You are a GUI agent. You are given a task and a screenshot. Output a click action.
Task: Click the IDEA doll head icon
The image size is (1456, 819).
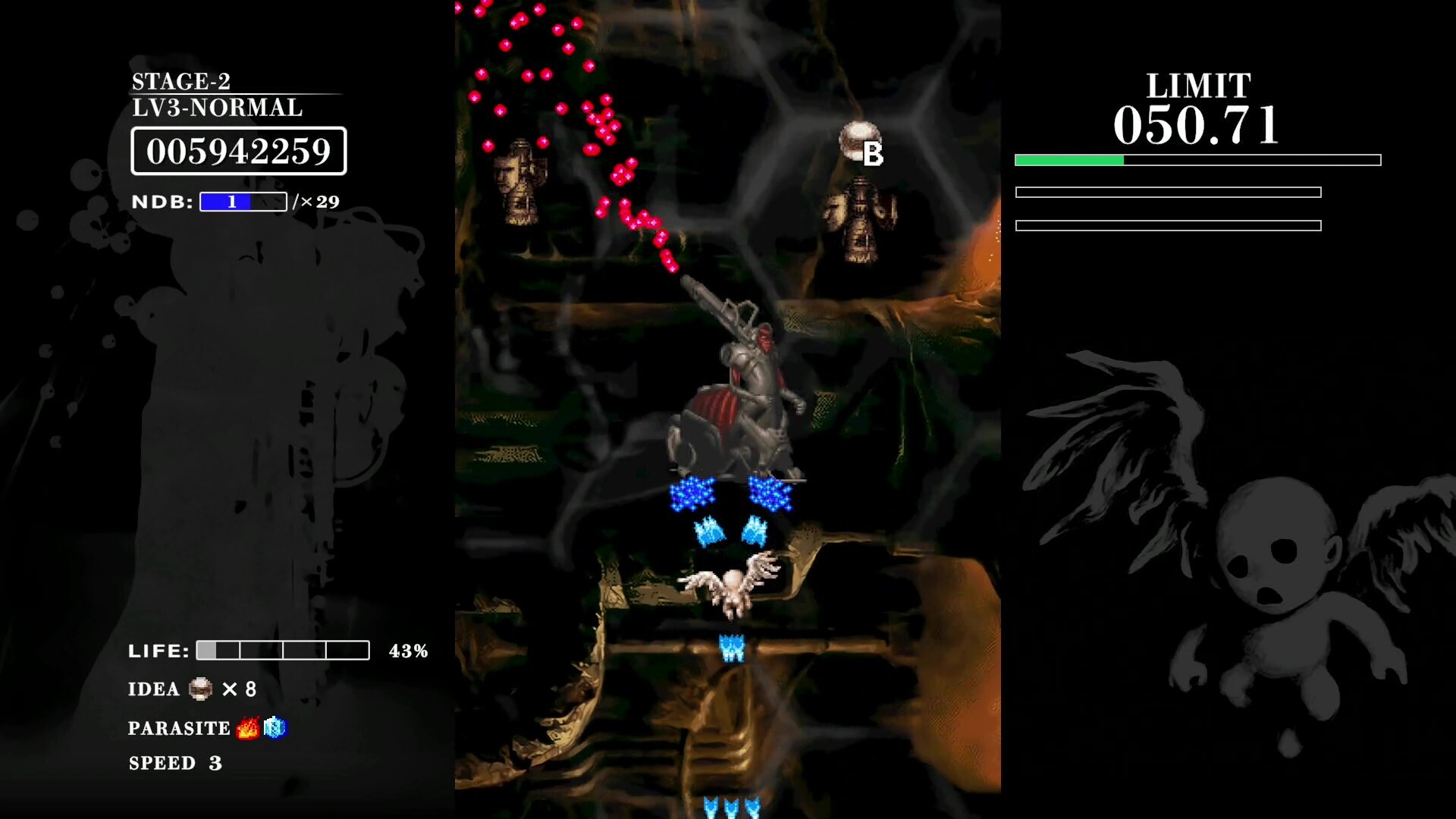pos(199,689)
